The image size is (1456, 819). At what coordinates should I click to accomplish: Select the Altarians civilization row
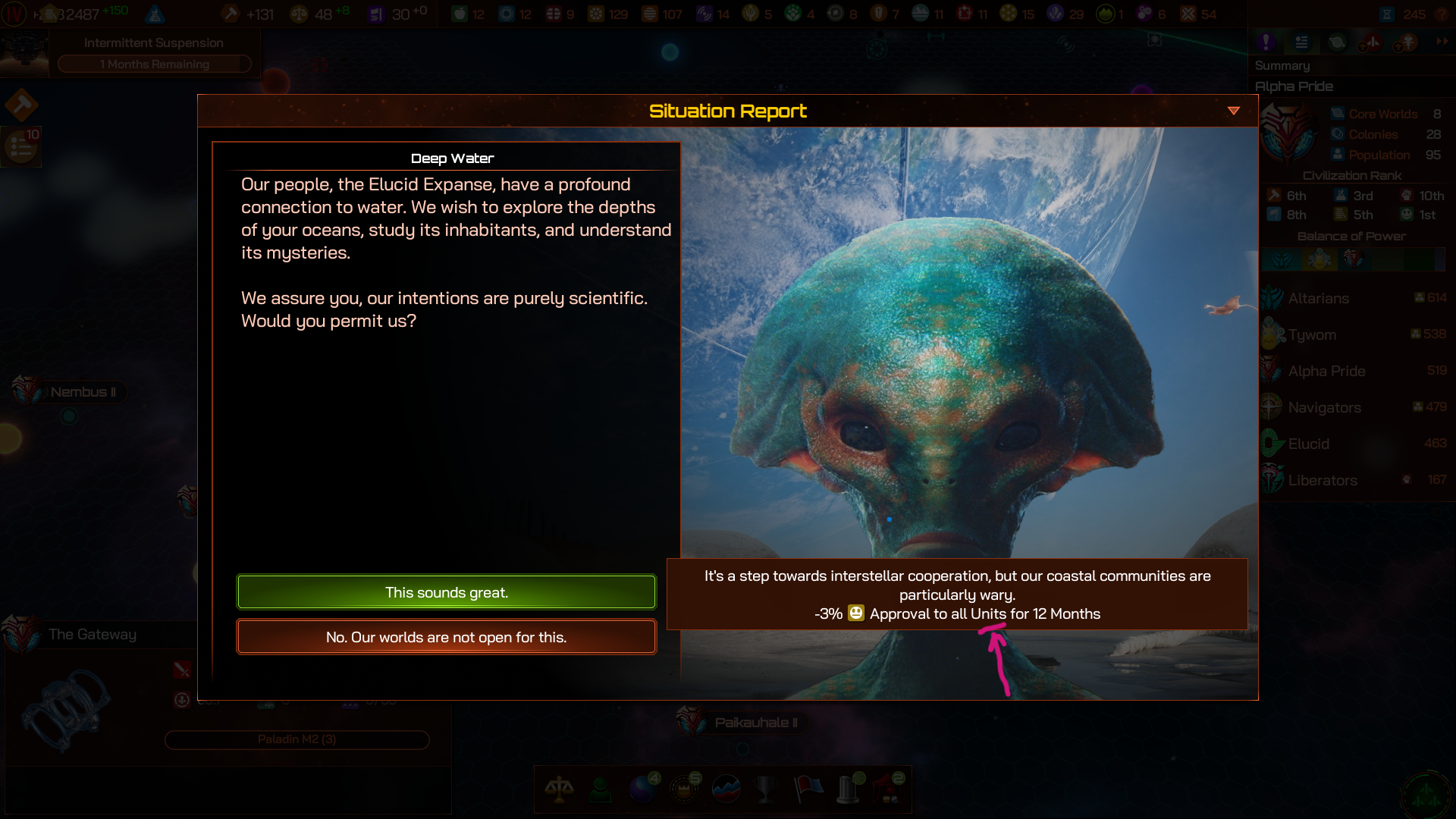[x=1354, y=298]
